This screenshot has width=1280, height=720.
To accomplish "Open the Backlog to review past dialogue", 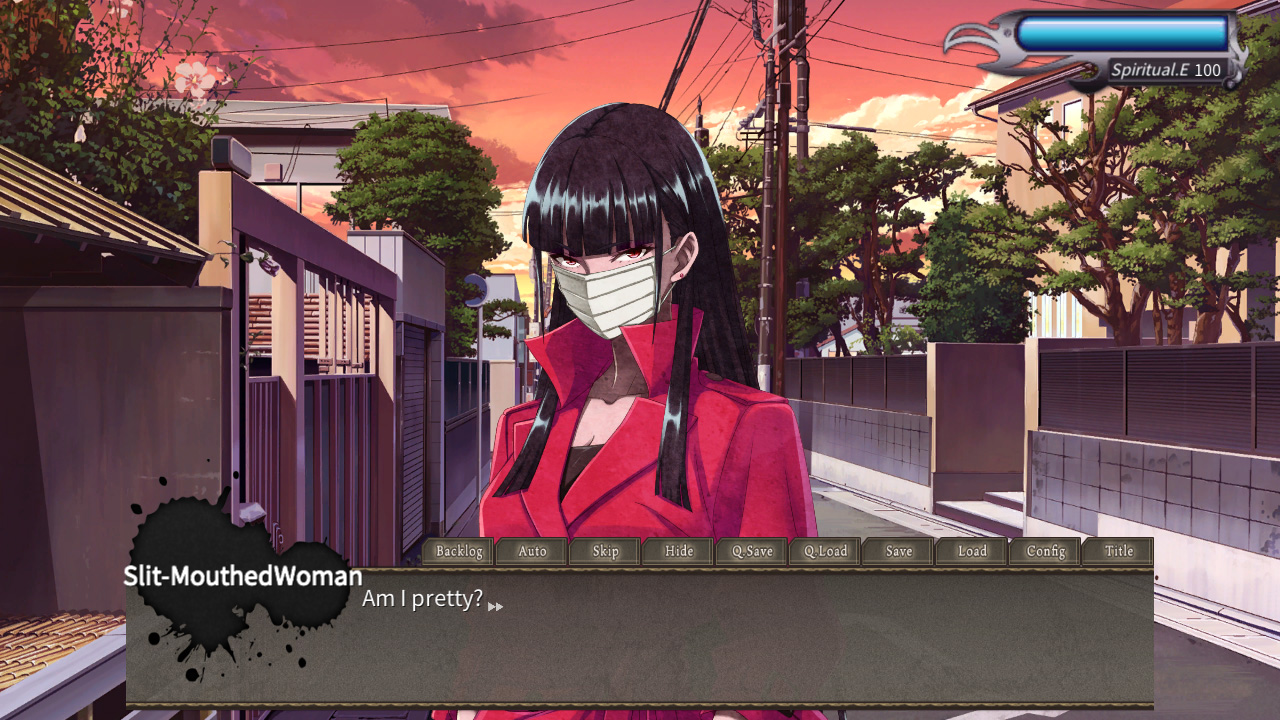I will tap(457, 551).
